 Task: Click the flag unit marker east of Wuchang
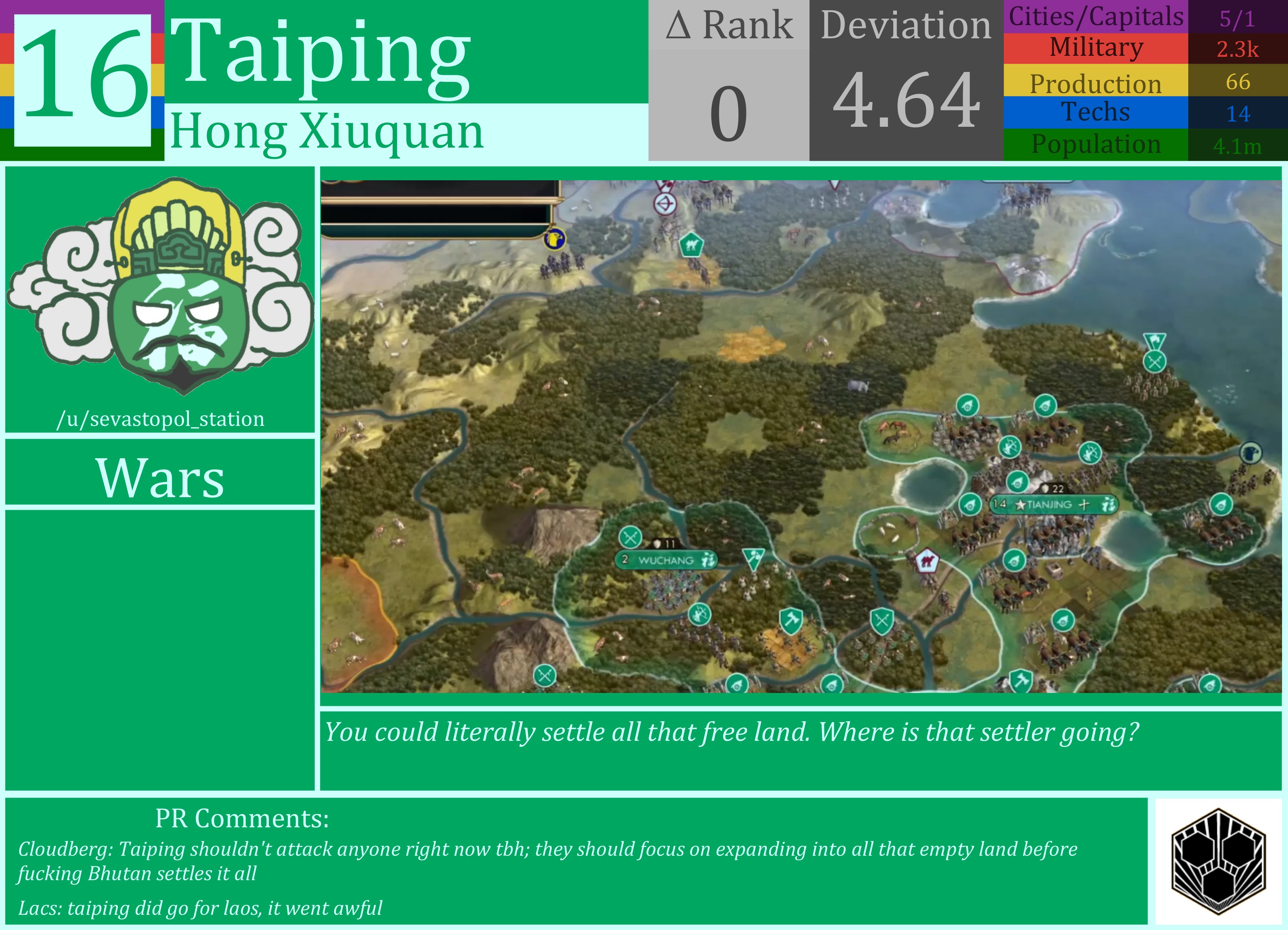[754, 556]
